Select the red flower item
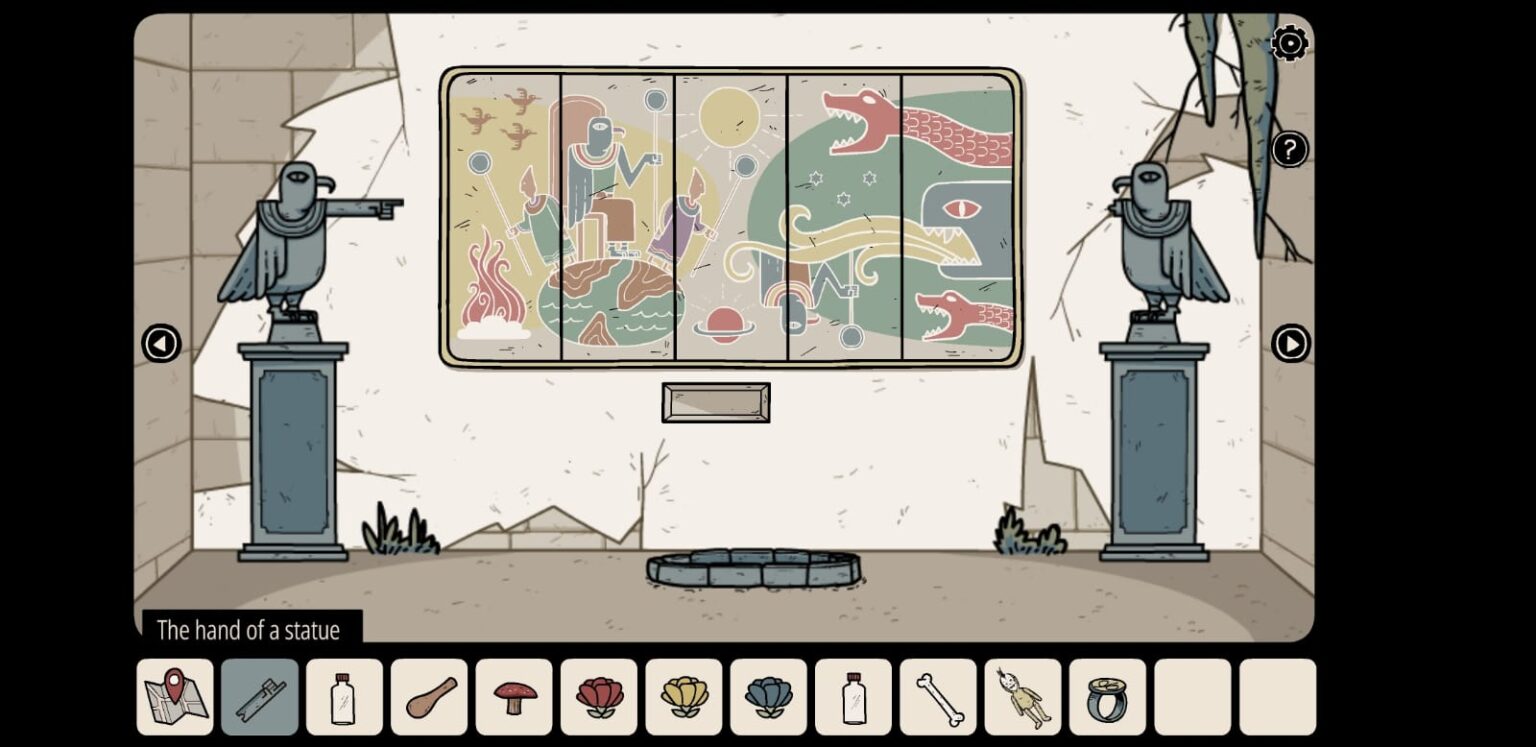 [598, 696]
